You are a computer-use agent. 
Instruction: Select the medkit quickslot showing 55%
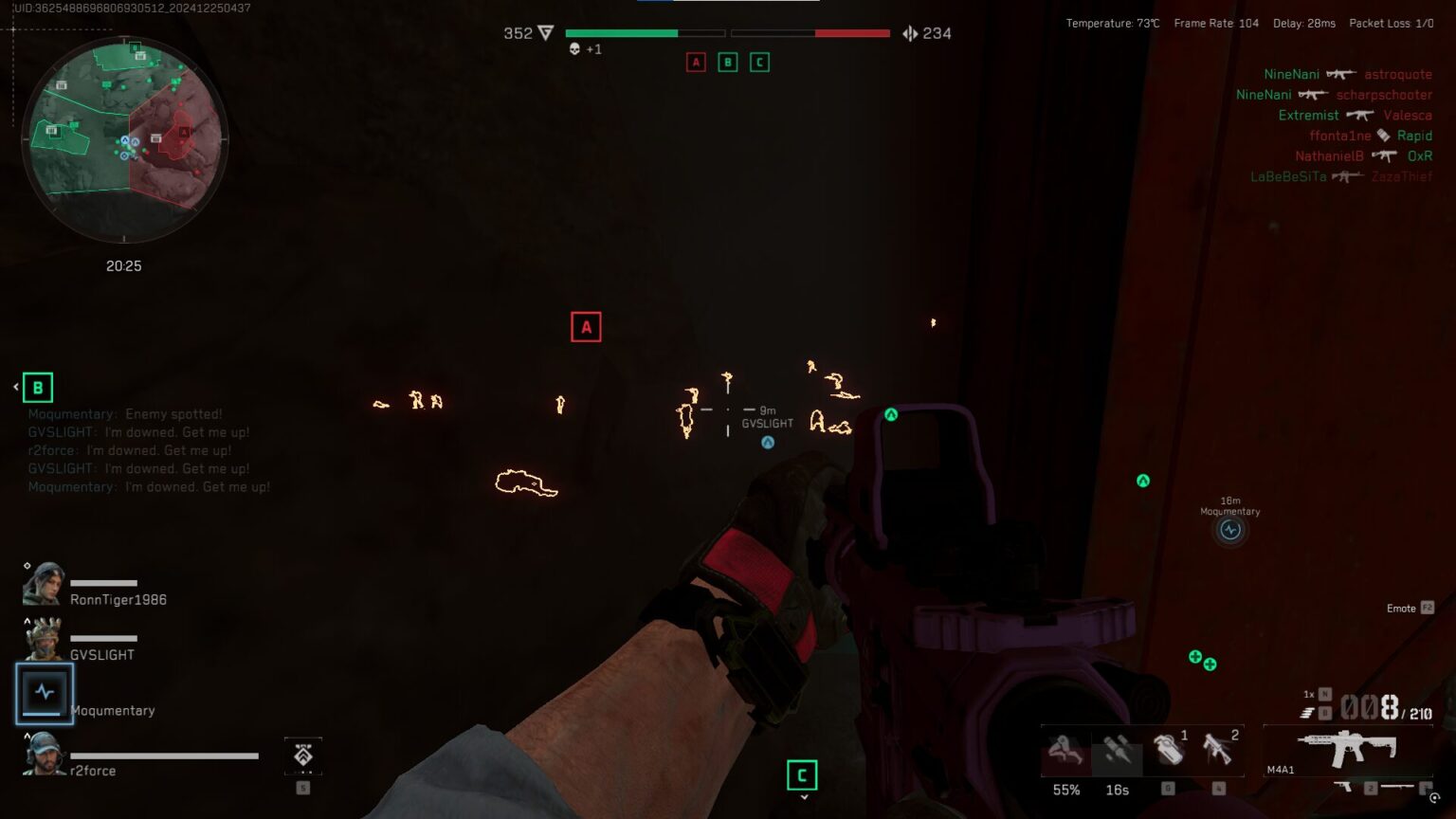[1066, 751]
